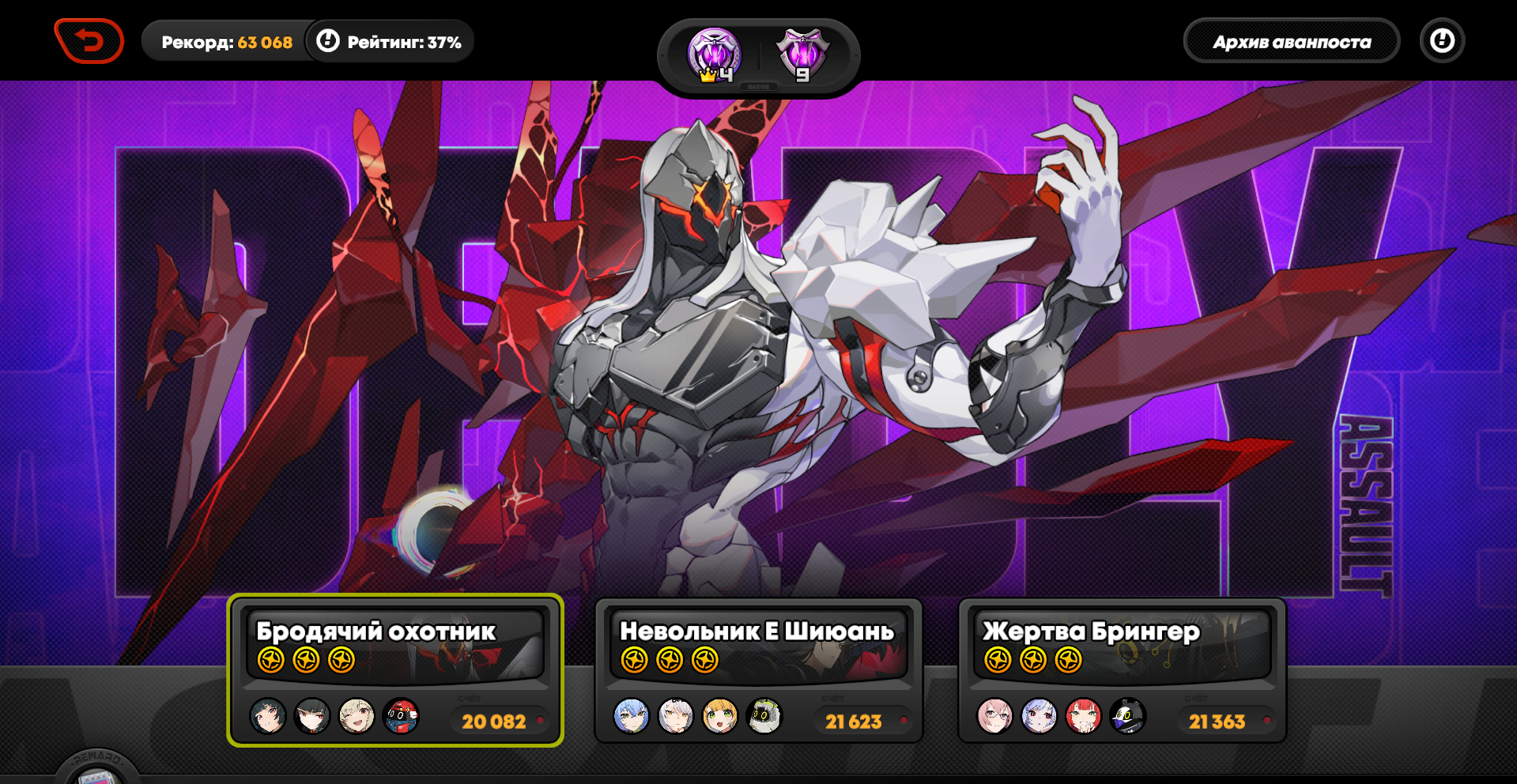Image resolution: width=1517 pixels, height=784 pixels.
Task: Open the Архив аванпоста menu
Action: (x=1291, y=42)
